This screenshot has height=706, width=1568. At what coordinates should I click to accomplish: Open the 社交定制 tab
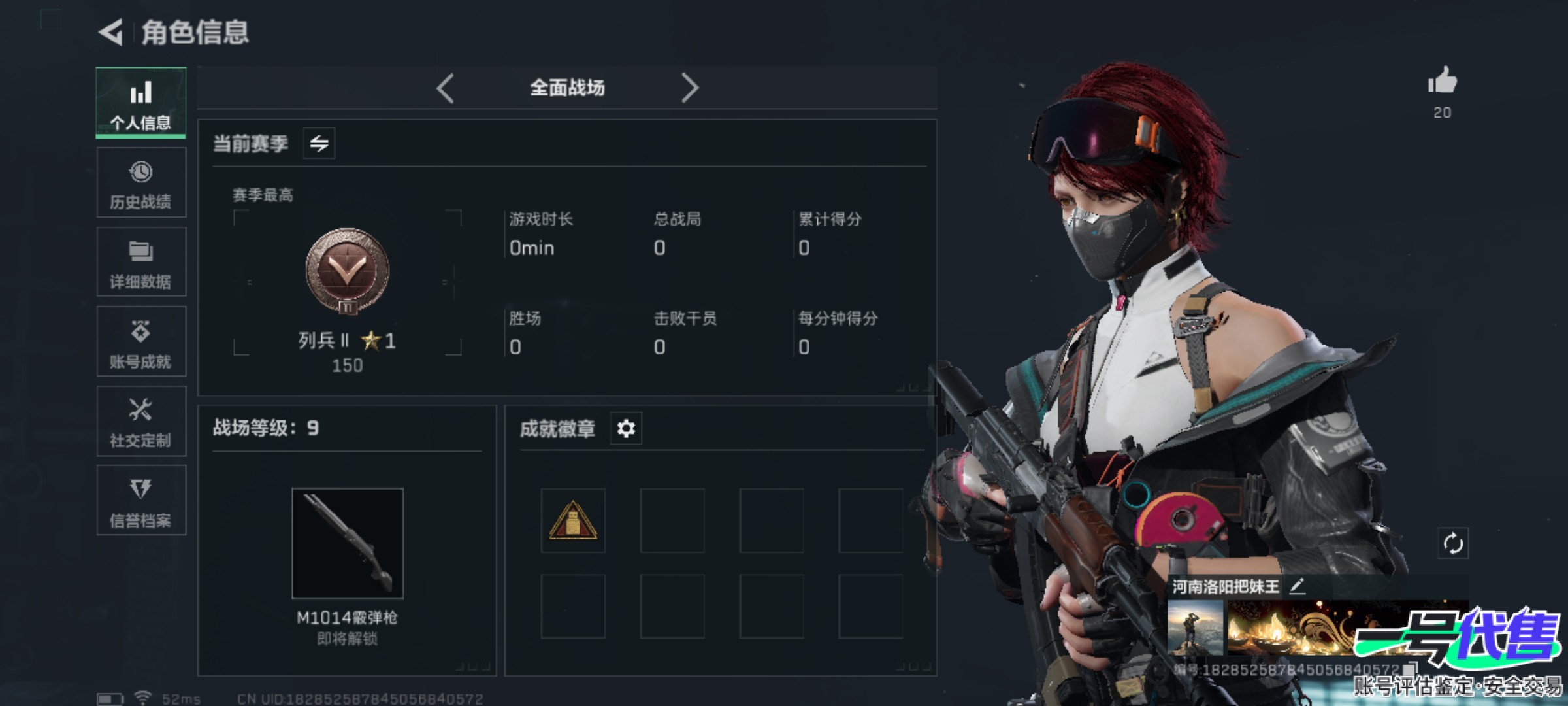141,422
